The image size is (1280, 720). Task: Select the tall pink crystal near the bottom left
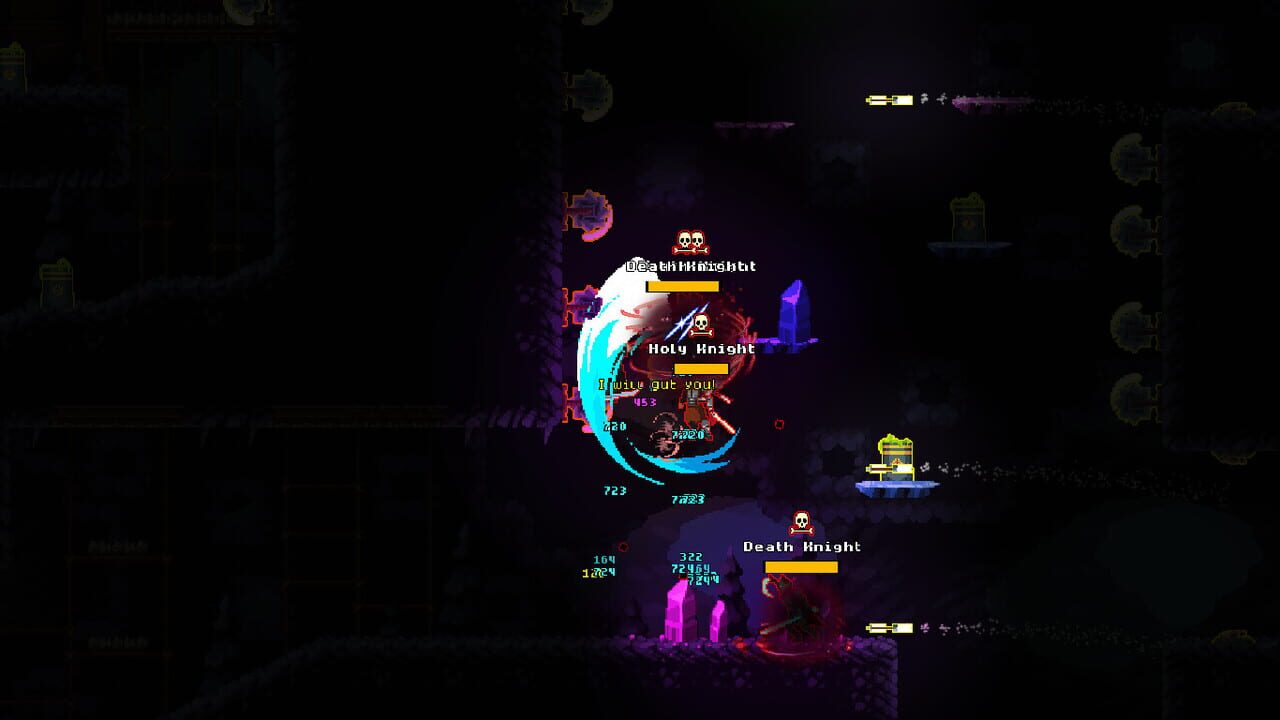(678, 615)
